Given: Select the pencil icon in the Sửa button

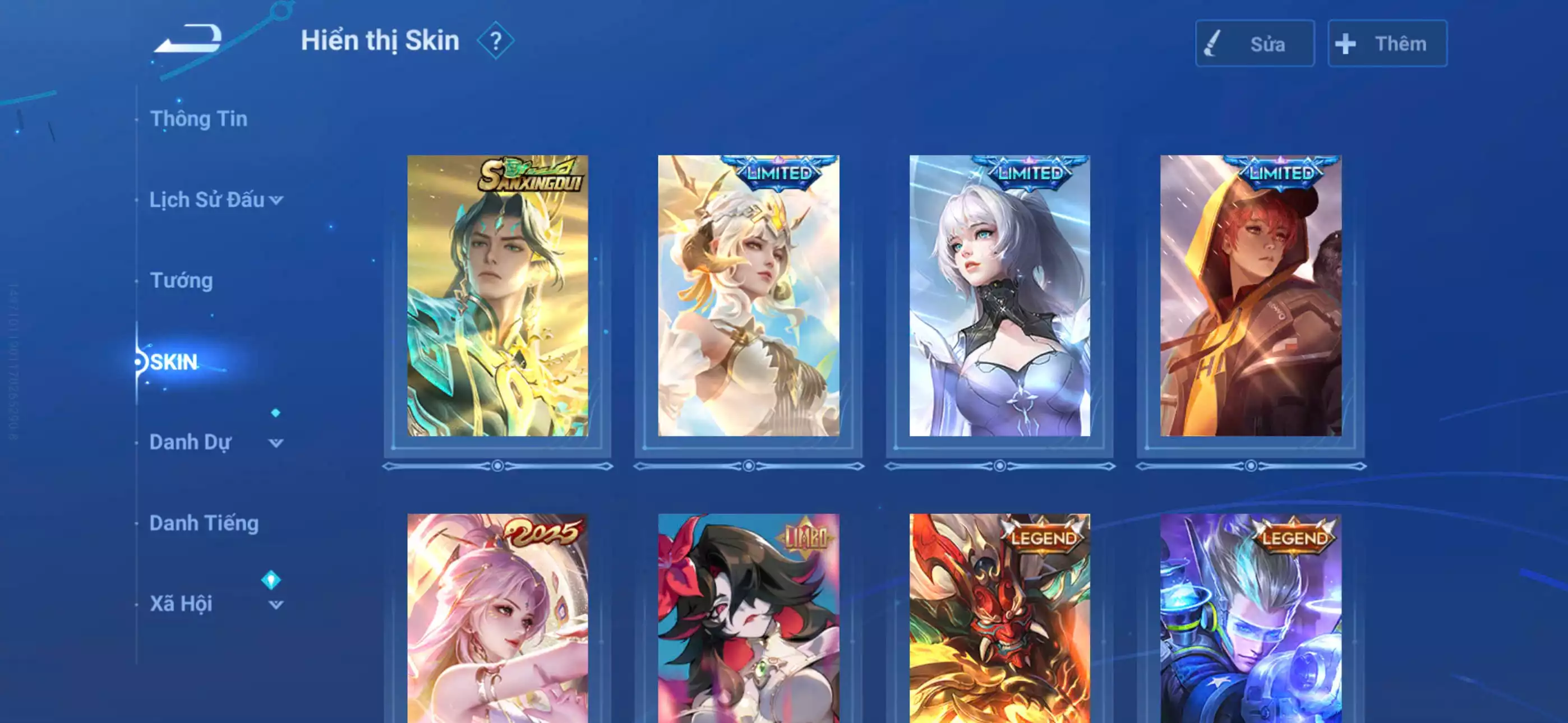Looking at the screenshot, I should 1211,44.
